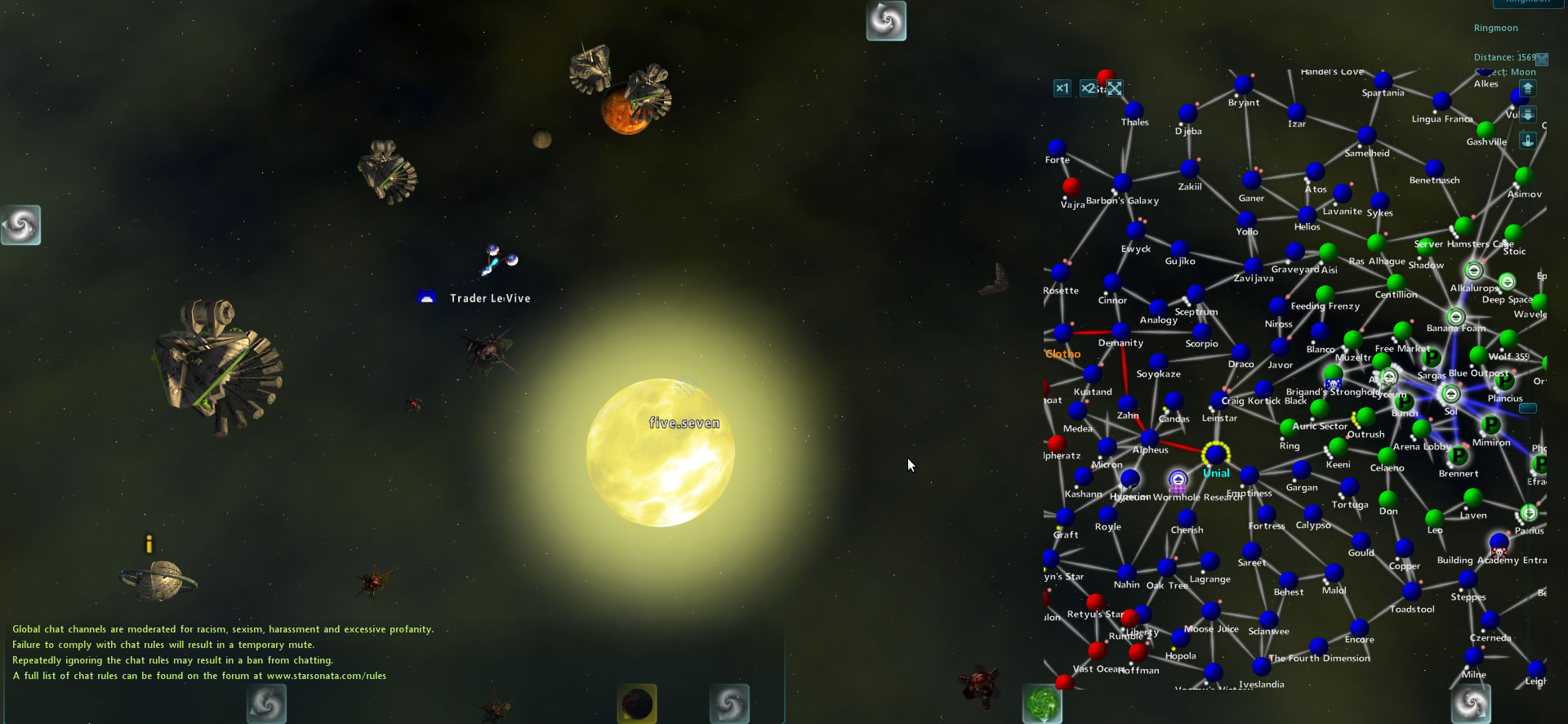
Task: Click the ship icon button beside the map
Action: click(x=1528, y=141)
